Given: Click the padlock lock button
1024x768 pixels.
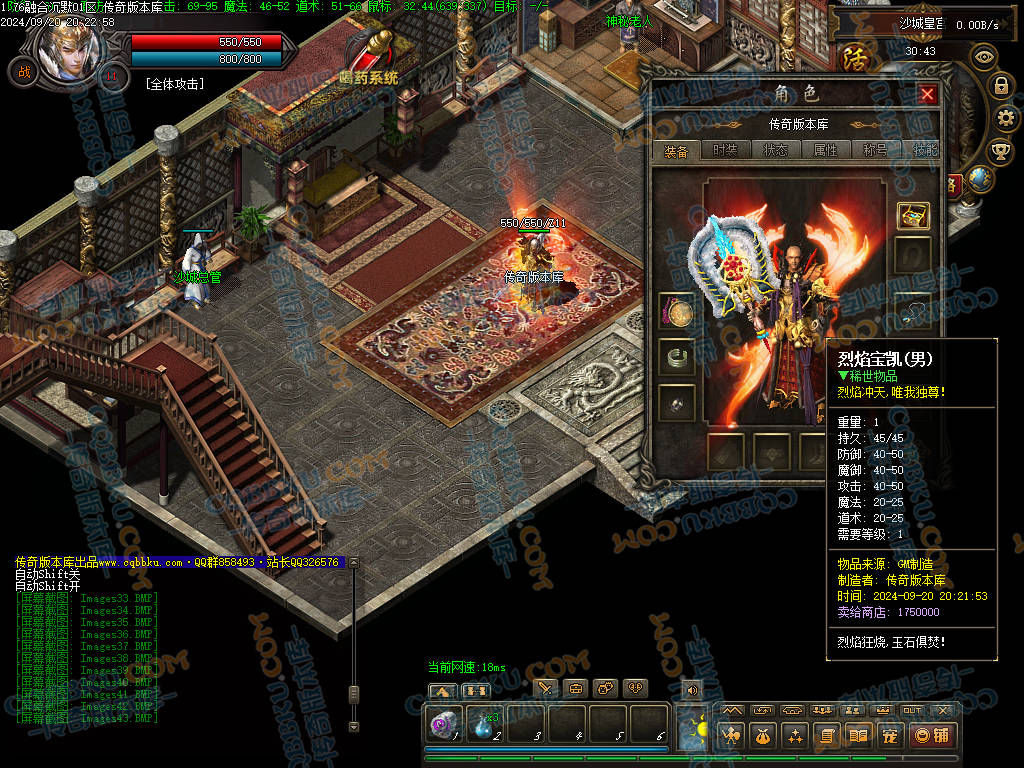Looking at the screenshot, I should click(x=1001, y=86).
